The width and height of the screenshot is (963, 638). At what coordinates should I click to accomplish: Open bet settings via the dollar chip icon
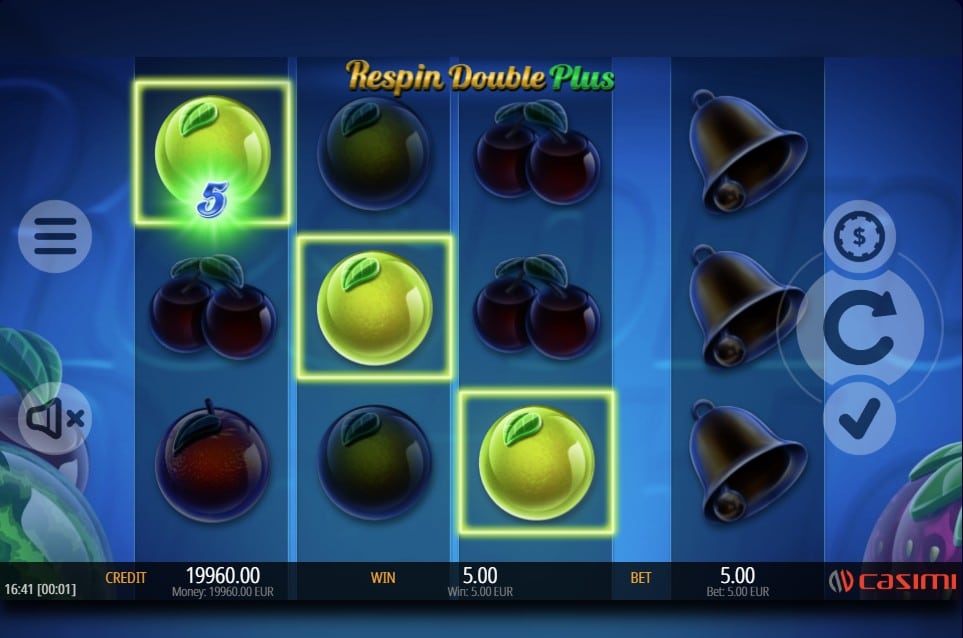click(x=859, y=237)
